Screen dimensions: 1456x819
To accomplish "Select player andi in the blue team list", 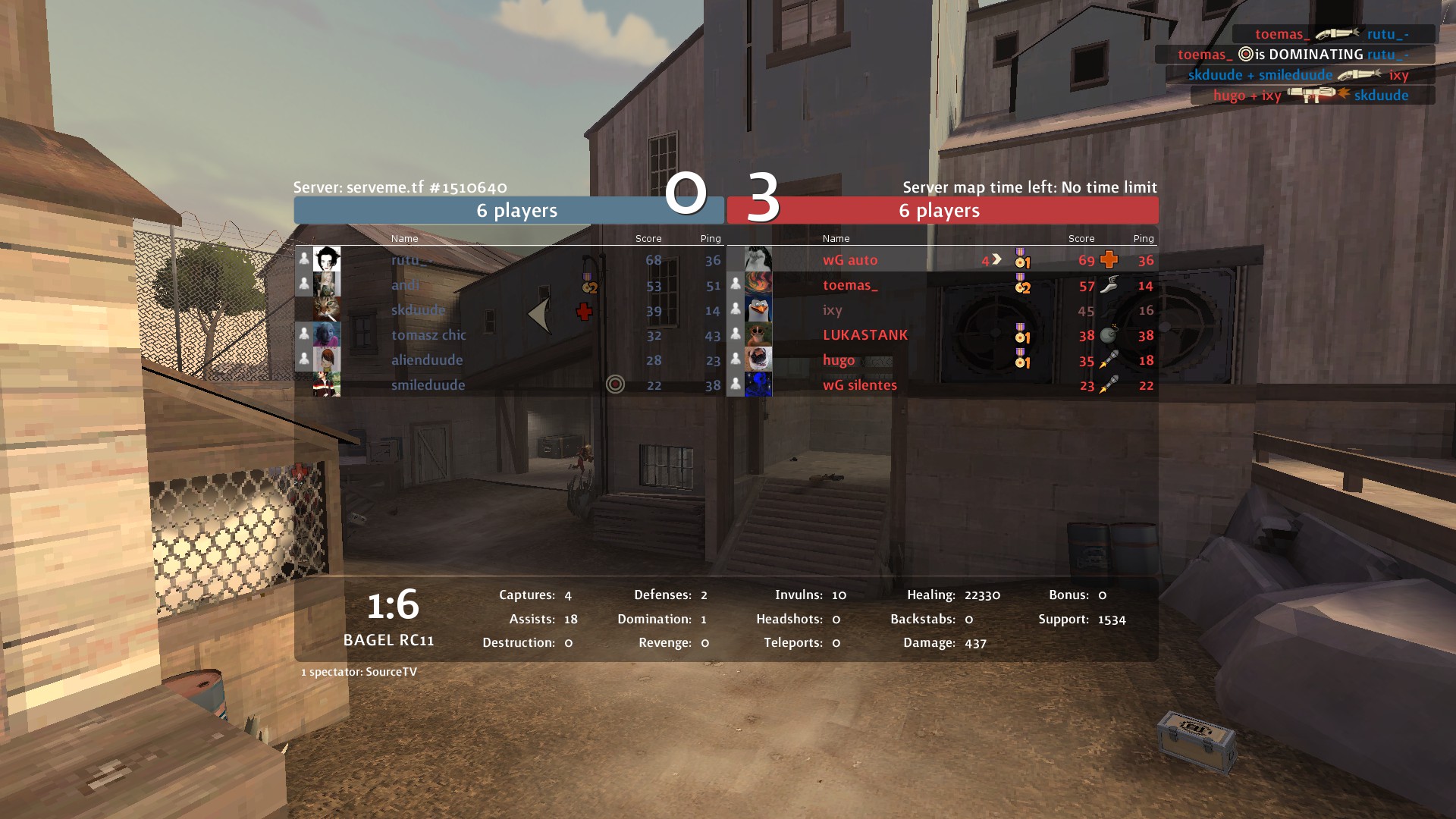I will tap(509, 285).
